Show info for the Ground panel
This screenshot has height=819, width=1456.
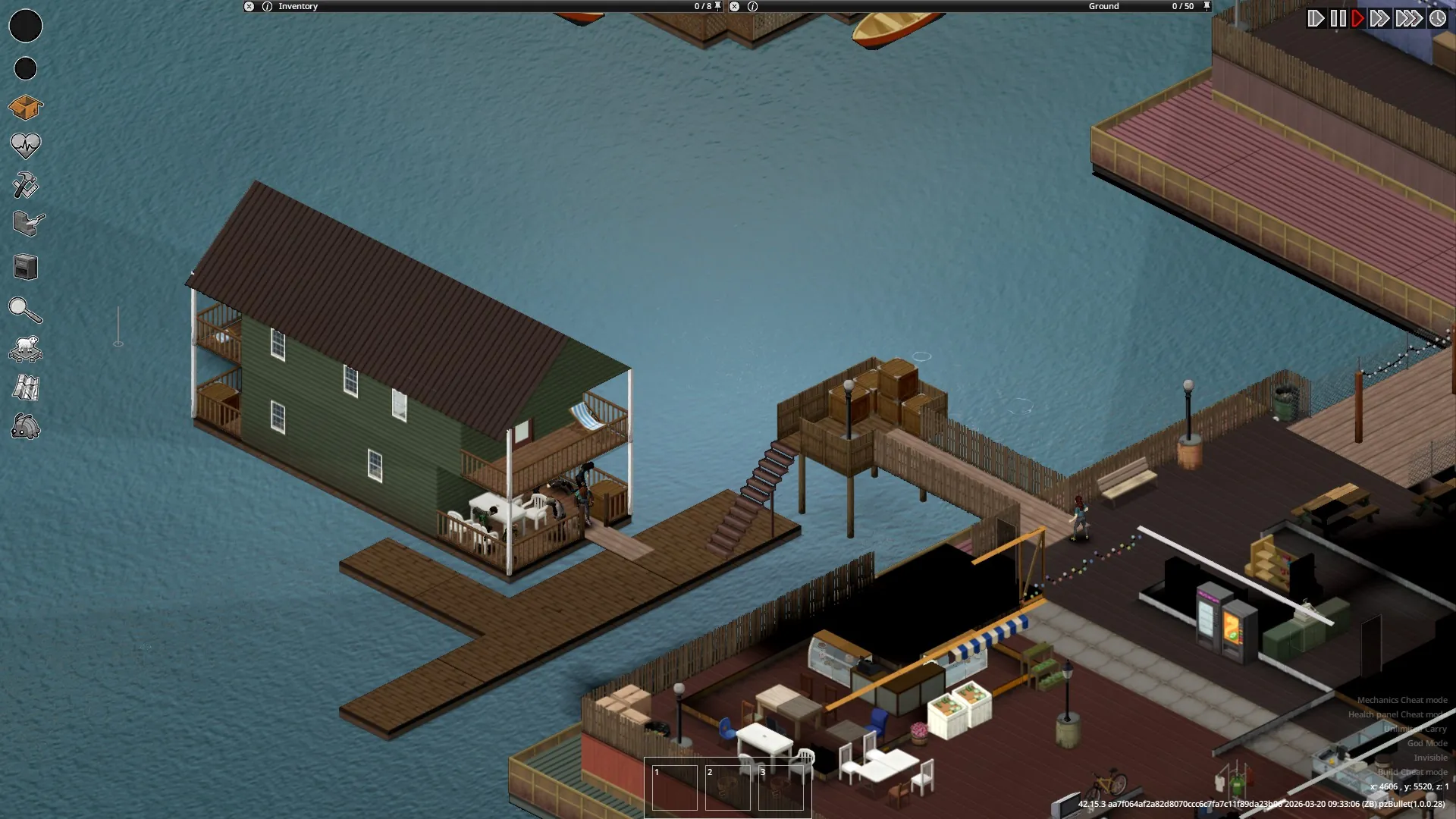tap(752, 6)
